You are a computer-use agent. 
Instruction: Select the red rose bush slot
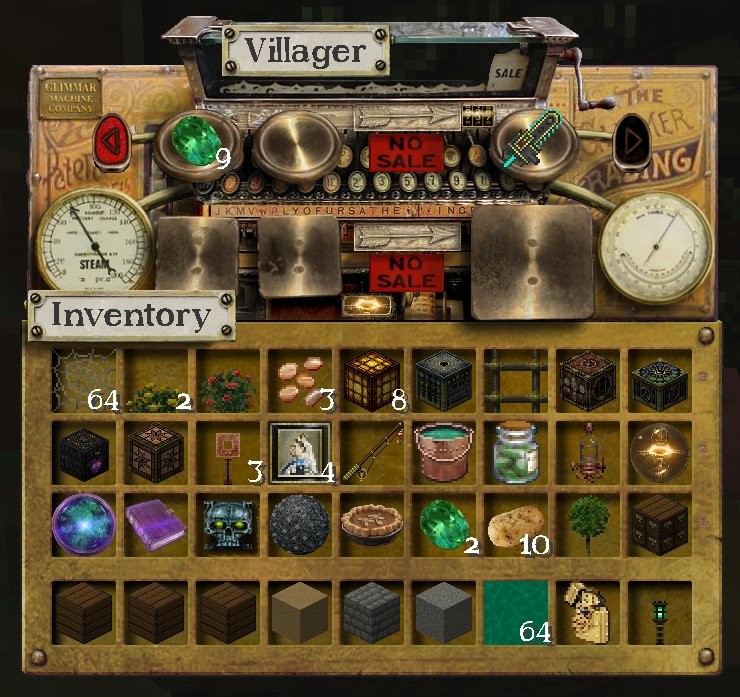click(229, 382)
